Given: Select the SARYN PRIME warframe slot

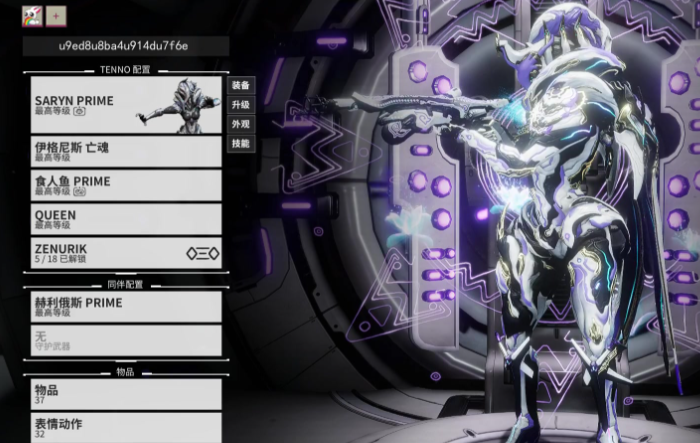Looking at the screenshot, I should (126, 106).
